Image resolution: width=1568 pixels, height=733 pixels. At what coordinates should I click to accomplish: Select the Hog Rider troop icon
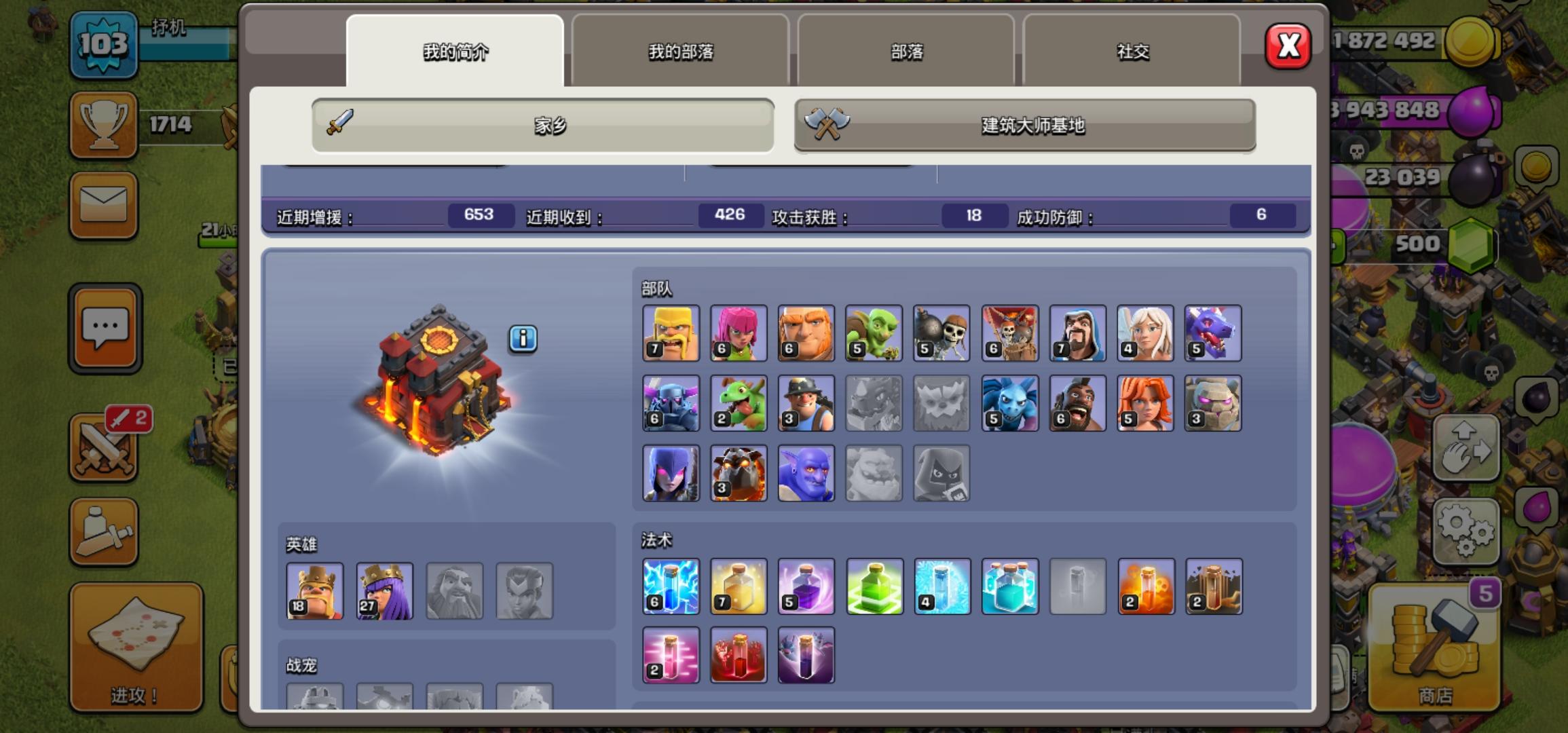tap(1077, 403)
